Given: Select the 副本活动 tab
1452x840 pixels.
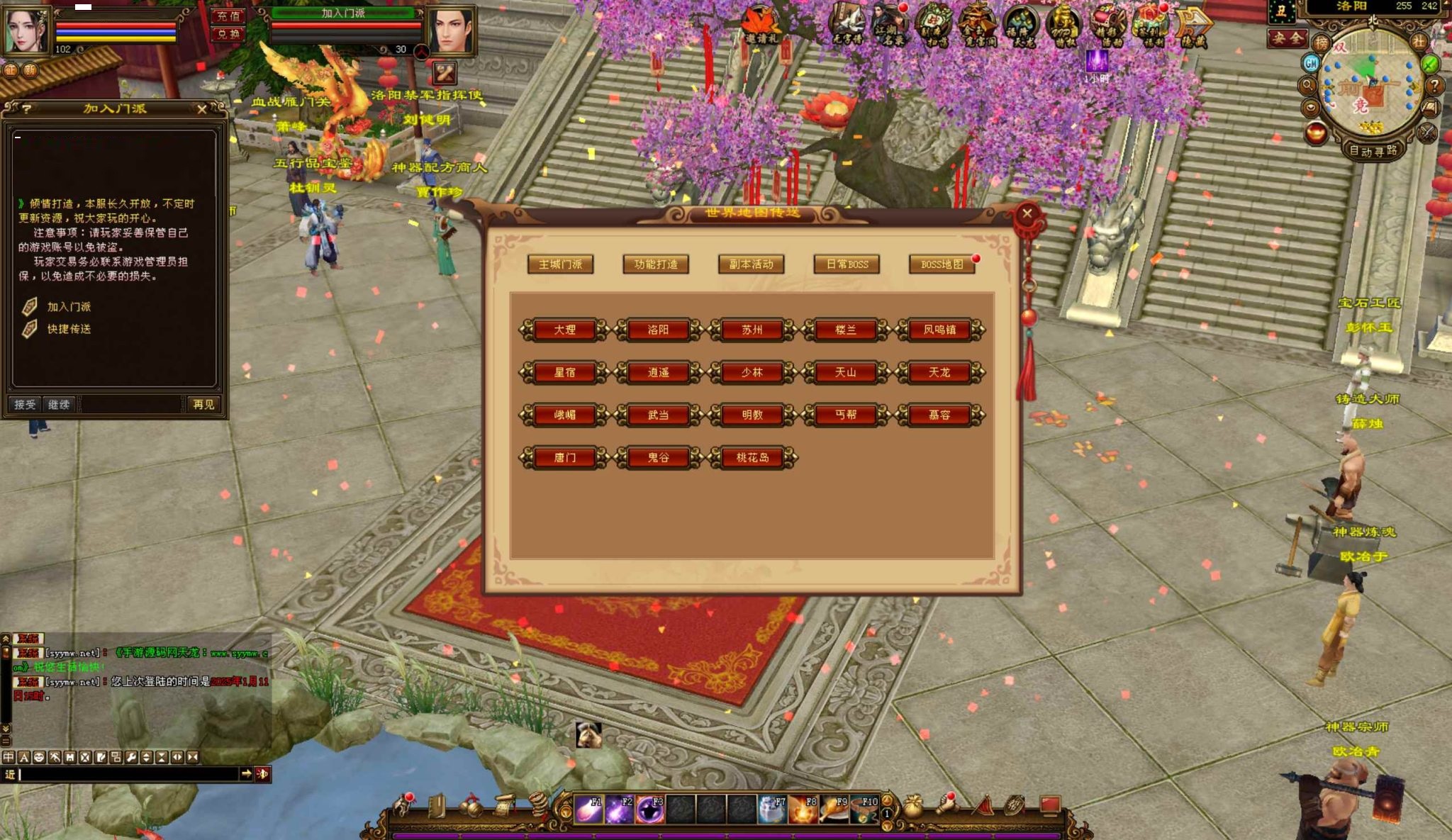Looking at the screenshot, I should click(752, 264).
